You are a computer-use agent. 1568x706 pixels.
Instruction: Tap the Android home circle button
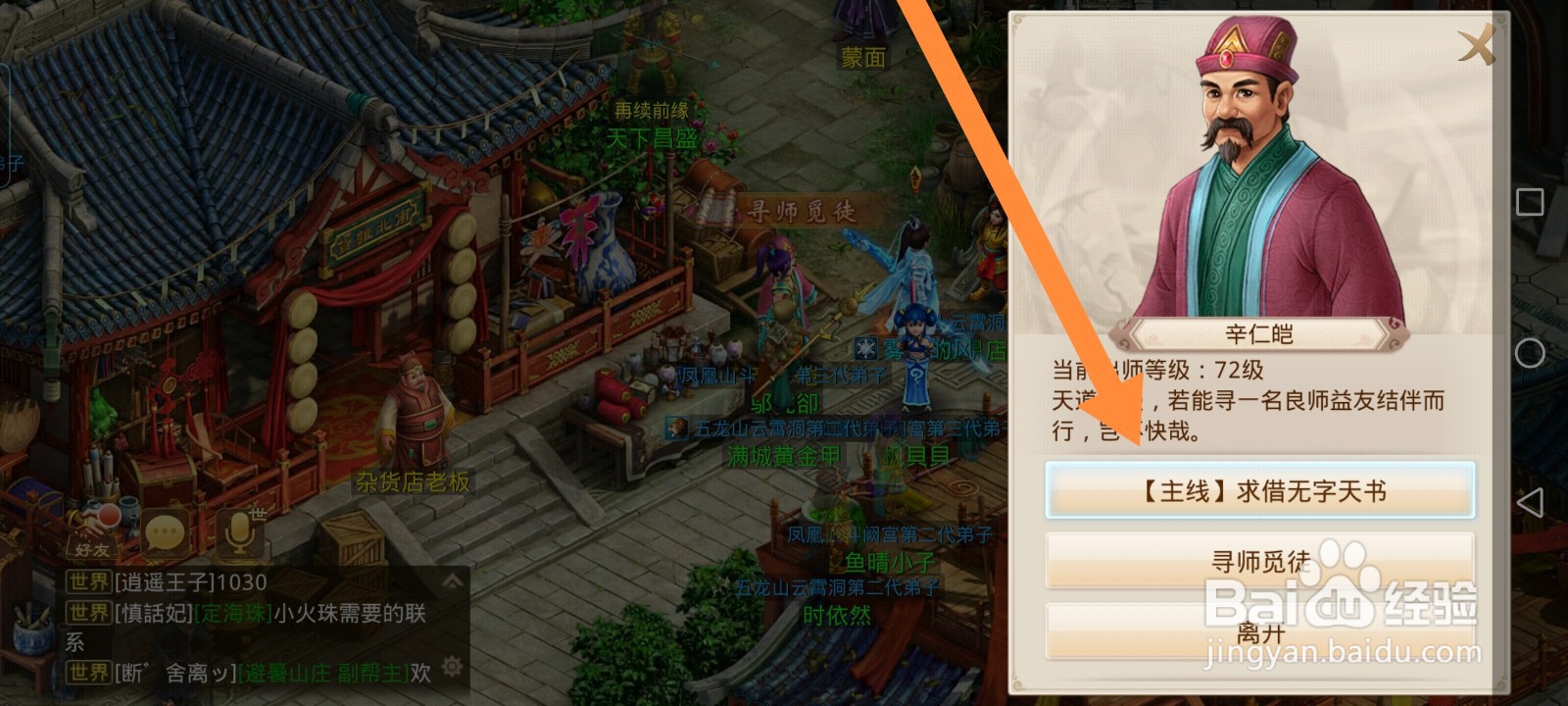(1530, 353)
